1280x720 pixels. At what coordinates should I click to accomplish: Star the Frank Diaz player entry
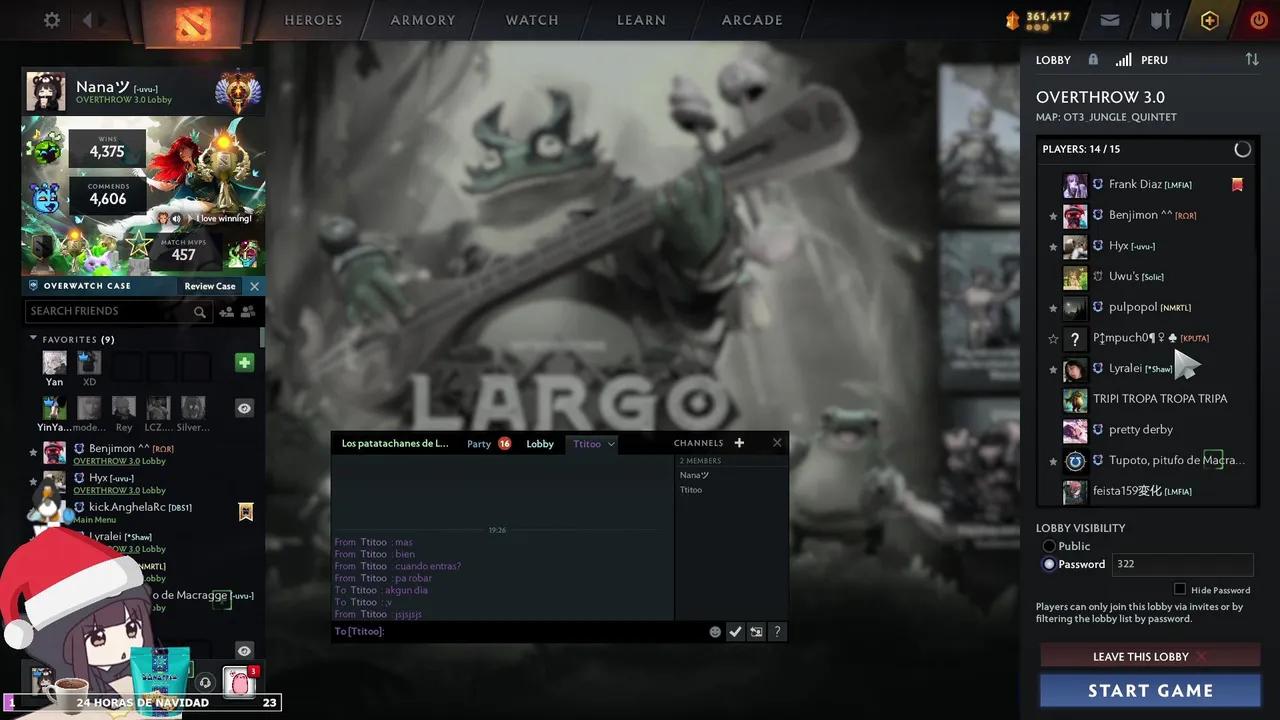pyautogui.click(x=1053, y=184)
